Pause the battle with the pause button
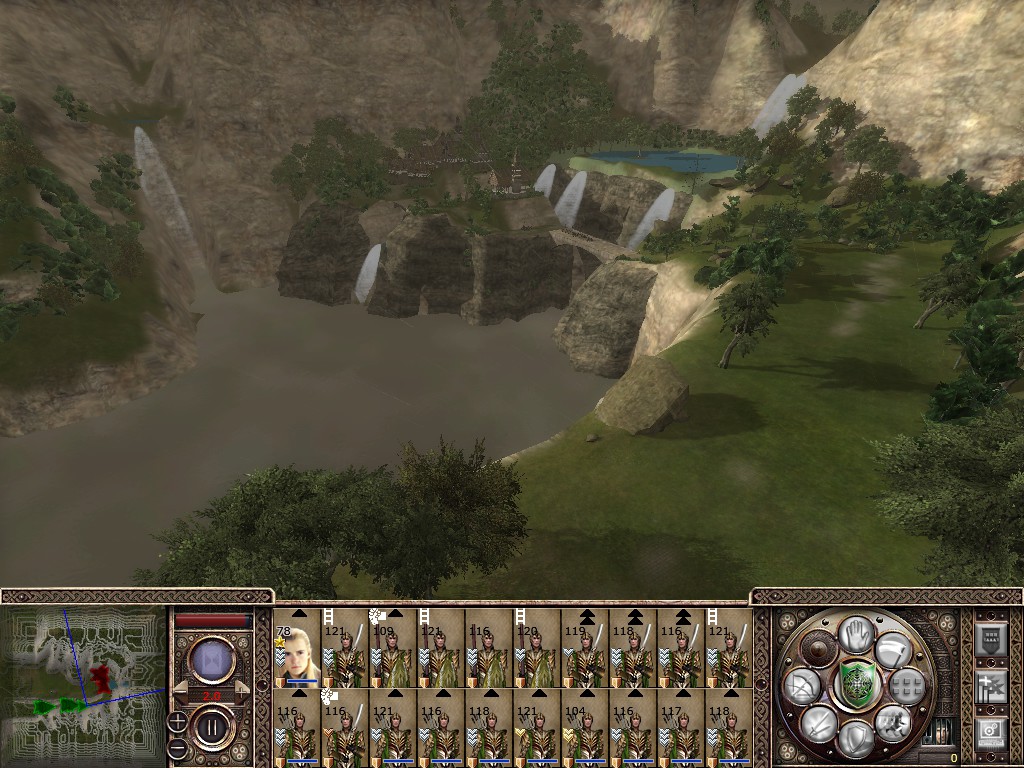This screenshot has height=768, width=1024. pos(212,726)
